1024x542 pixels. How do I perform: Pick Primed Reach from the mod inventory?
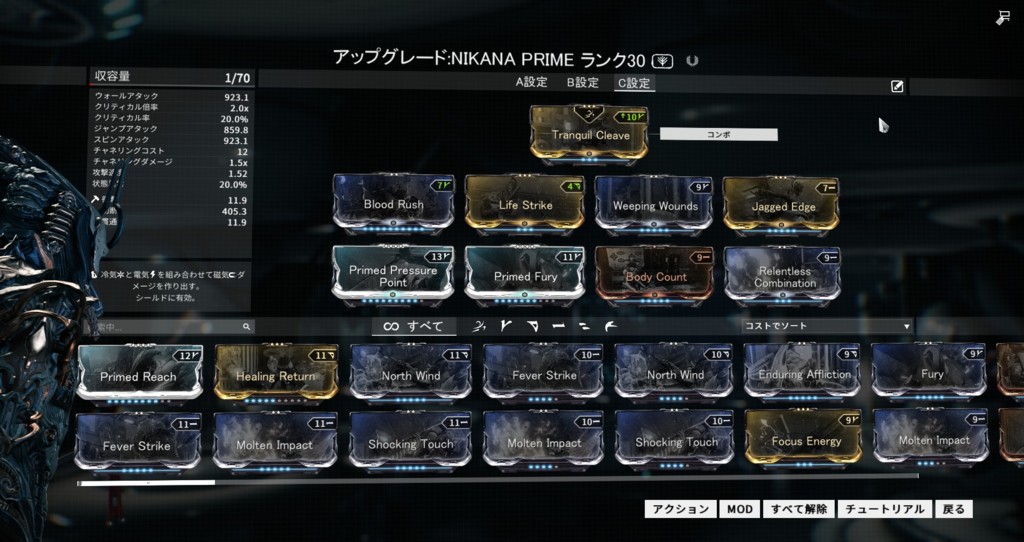point(139,373)
